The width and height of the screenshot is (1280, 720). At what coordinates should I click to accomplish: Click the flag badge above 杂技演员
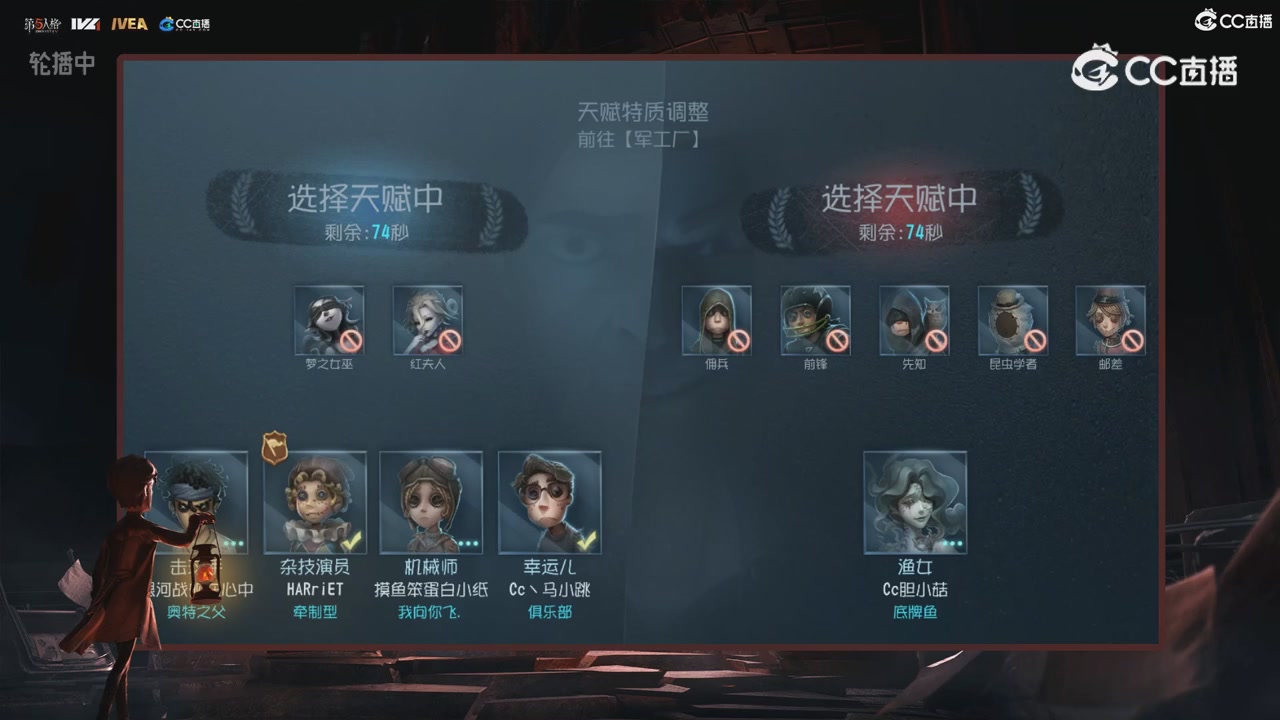point(277,447)
